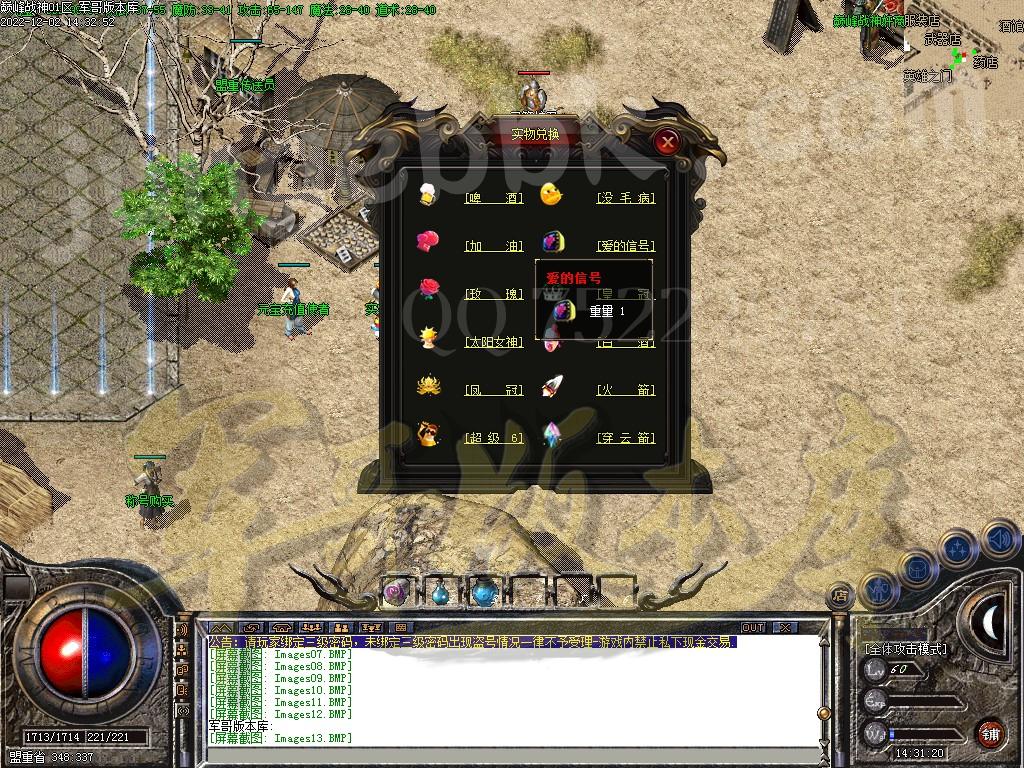Click the beer mug gift icon
The width and height of the screenshot is (1024, 768).
pos(428,194)
